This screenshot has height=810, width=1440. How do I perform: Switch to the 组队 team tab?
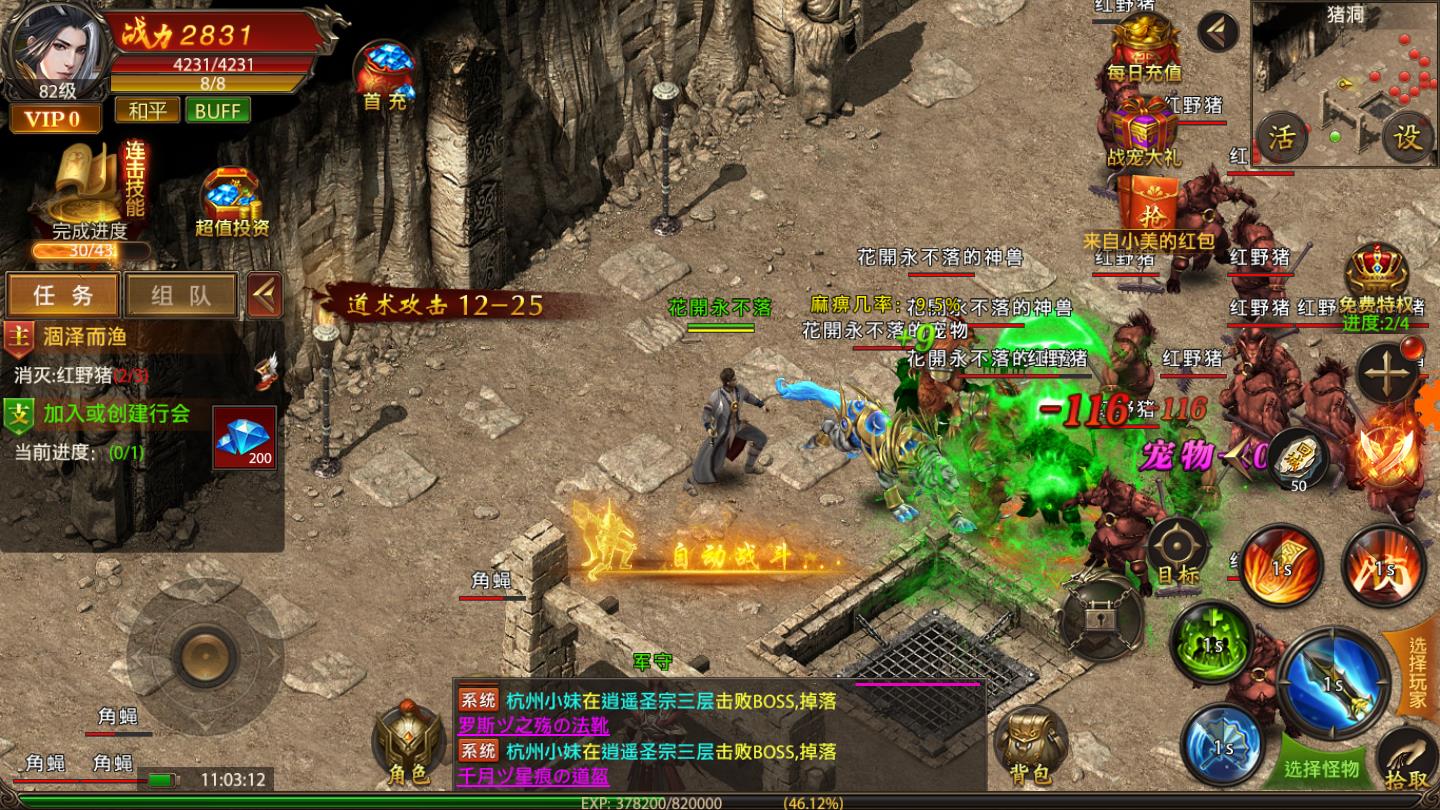pos(181,295)
